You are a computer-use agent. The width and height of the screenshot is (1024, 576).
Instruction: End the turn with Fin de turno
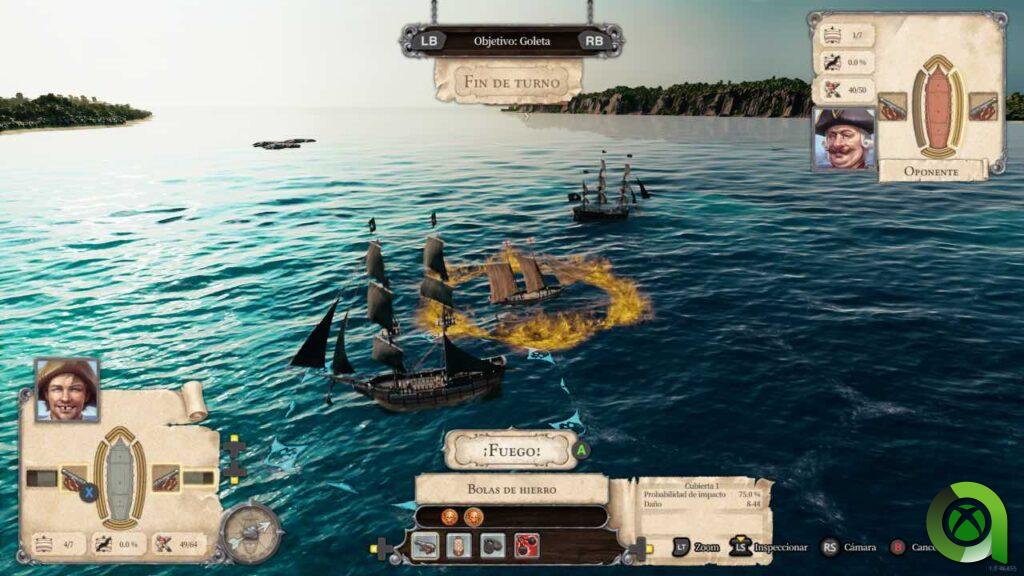(x=508, y=81)
